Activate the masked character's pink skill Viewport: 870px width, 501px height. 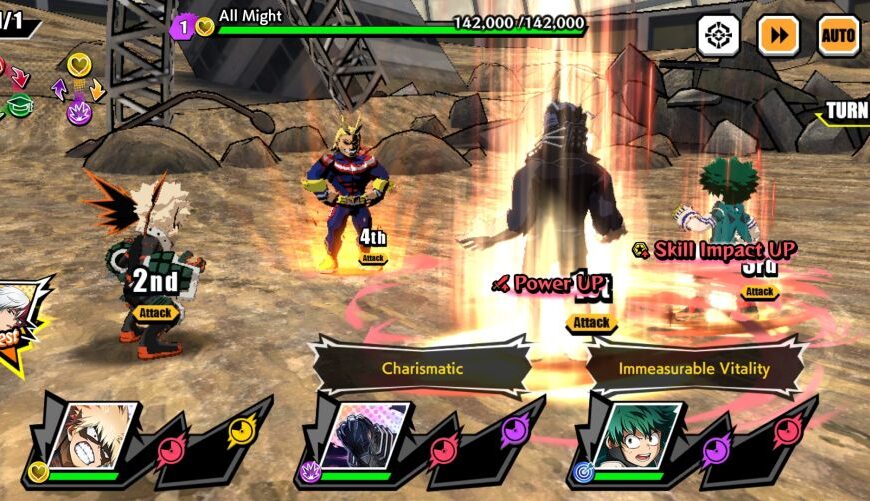click(444, 451)
